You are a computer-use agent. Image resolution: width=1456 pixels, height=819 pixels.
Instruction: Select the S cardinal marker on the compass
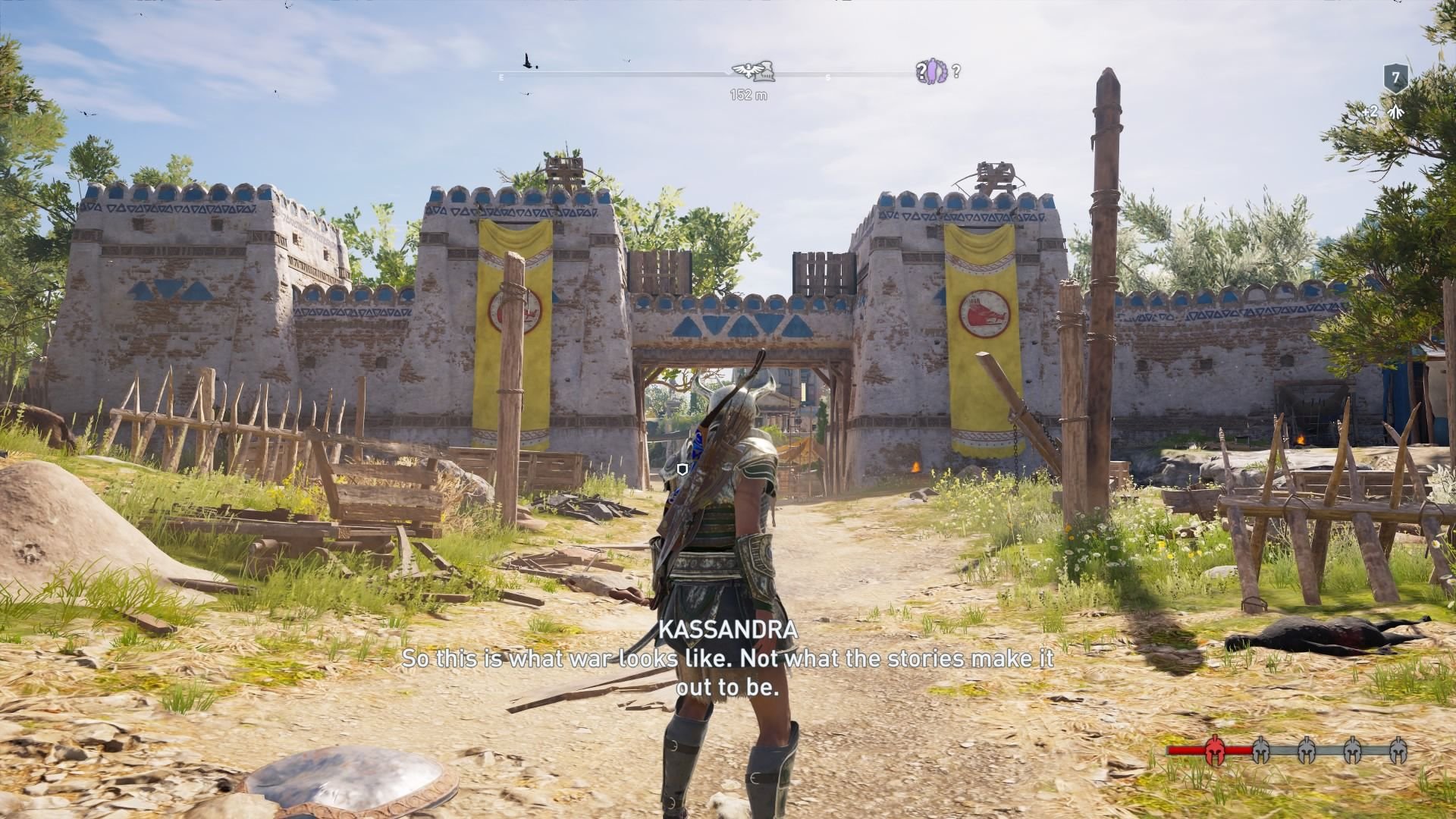tap(828, 77)
